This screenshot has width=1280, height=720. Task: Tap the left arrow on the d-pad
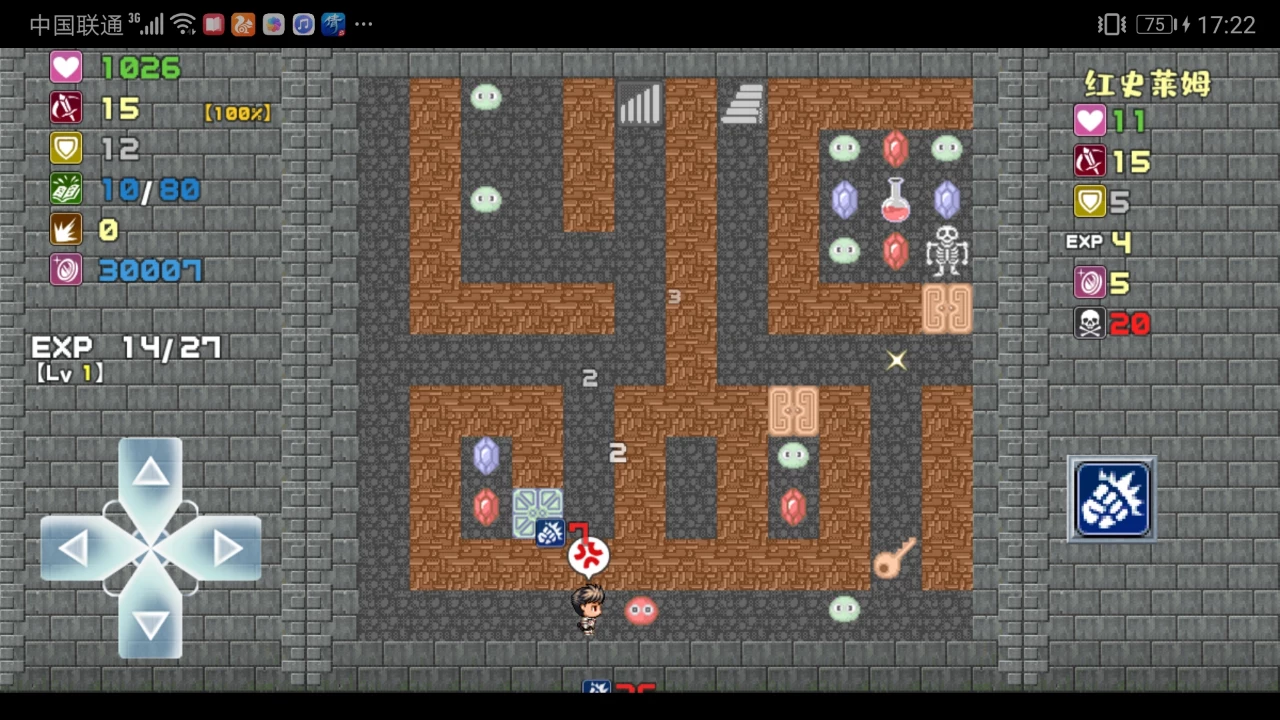[74, 548]
